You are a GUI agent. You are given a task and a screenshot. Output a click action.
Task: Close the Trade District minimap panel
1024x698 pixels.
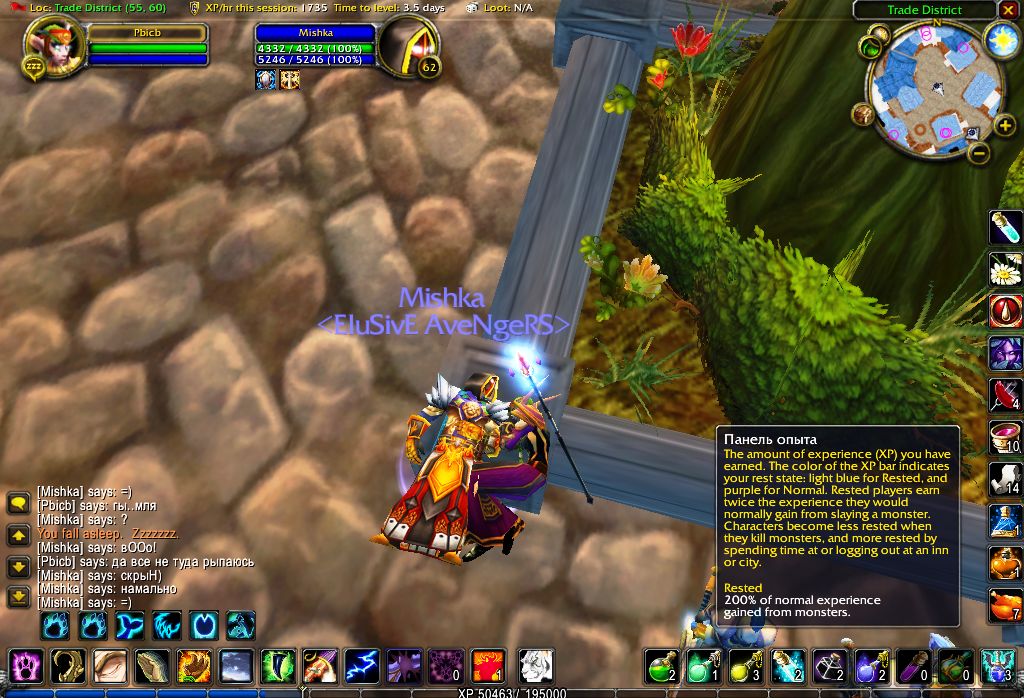click(1007, 10)
